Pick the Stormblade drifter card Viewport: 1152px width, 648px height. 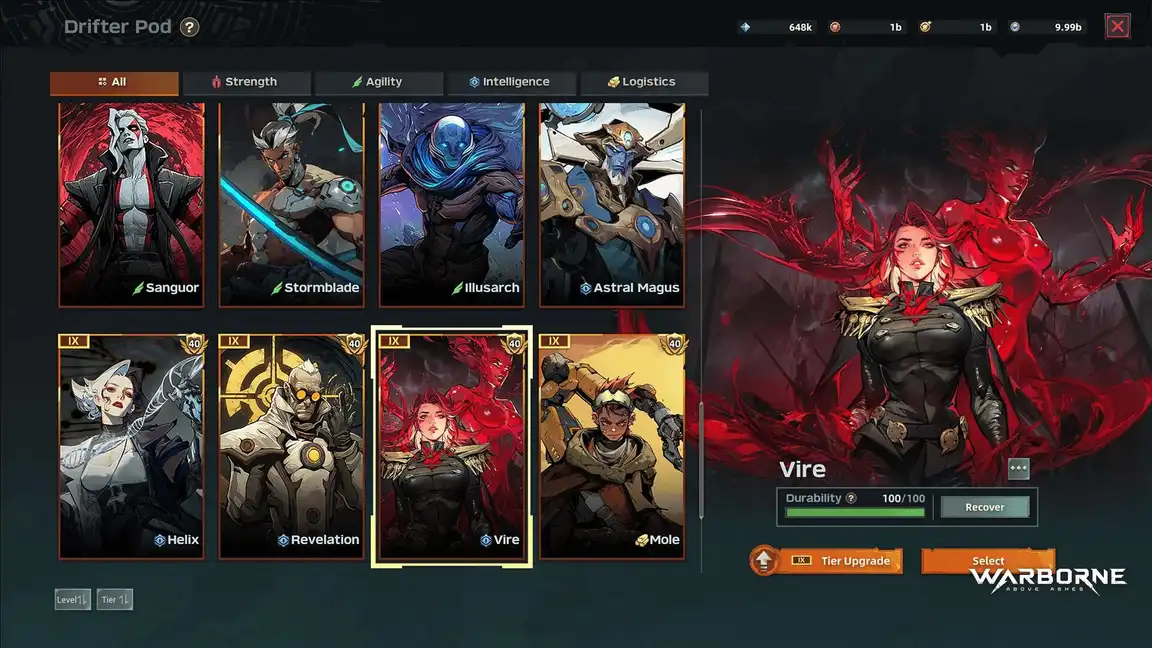pos(292,205)
